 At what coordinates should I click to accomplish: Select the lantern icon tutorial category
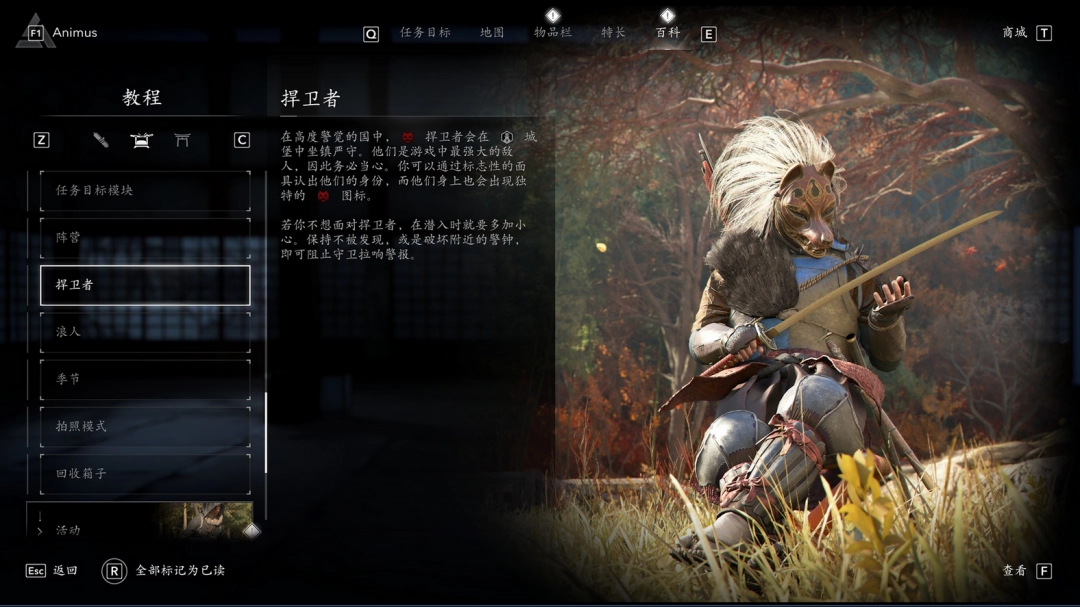[141, 140]
